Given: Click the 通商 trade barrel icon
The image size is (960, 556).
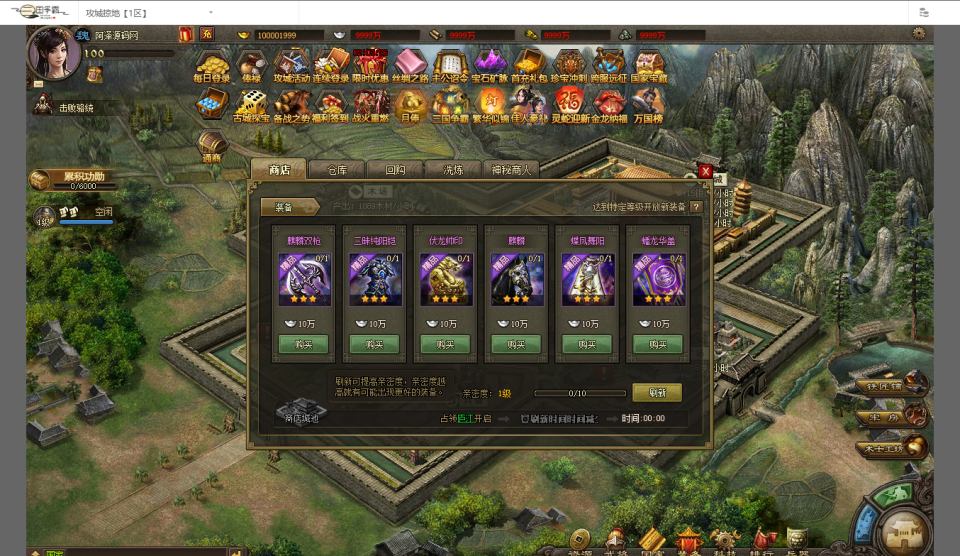Looking at the screenshot, I should (x=211, y=147).
